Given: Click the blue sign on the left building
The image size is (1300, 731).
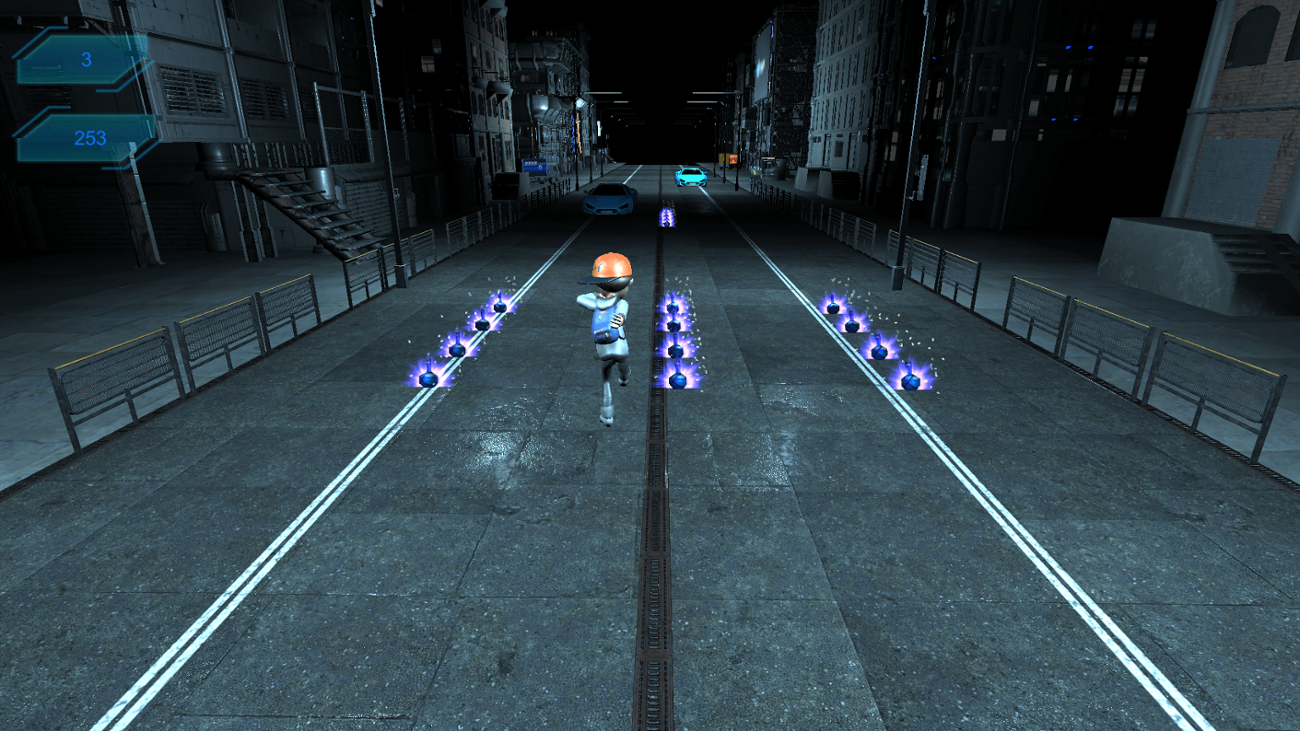Looking at the screenshot, I should pos(535,167).
